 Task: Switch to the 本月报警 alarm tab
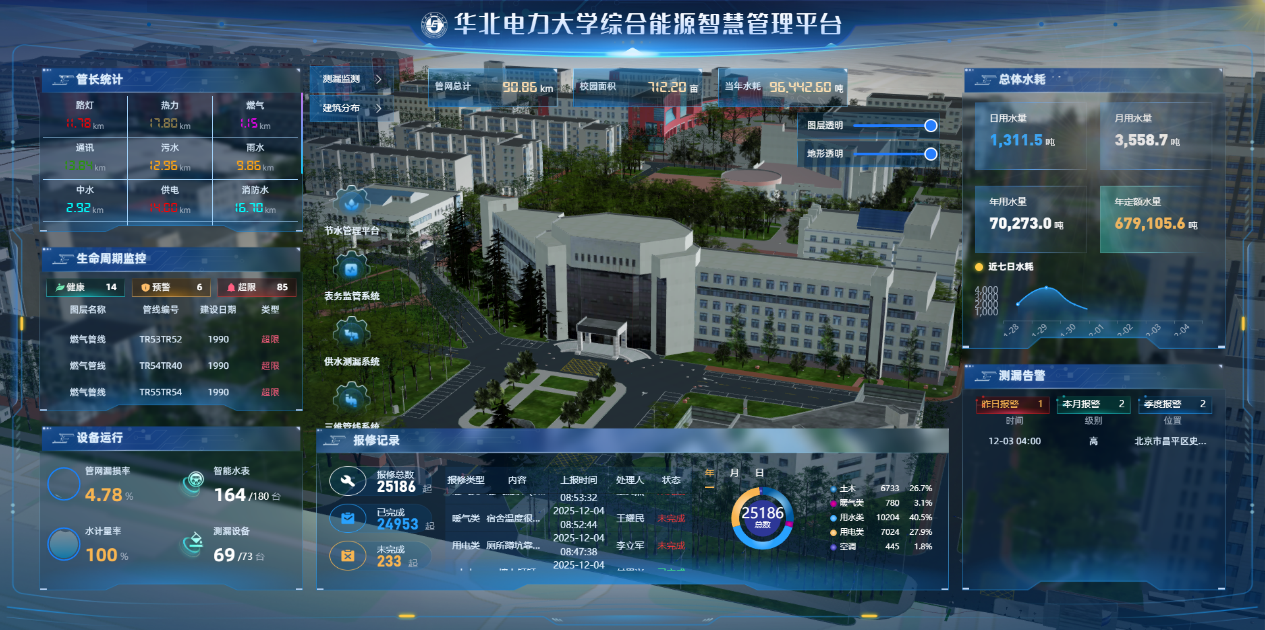coord(1093,404)
